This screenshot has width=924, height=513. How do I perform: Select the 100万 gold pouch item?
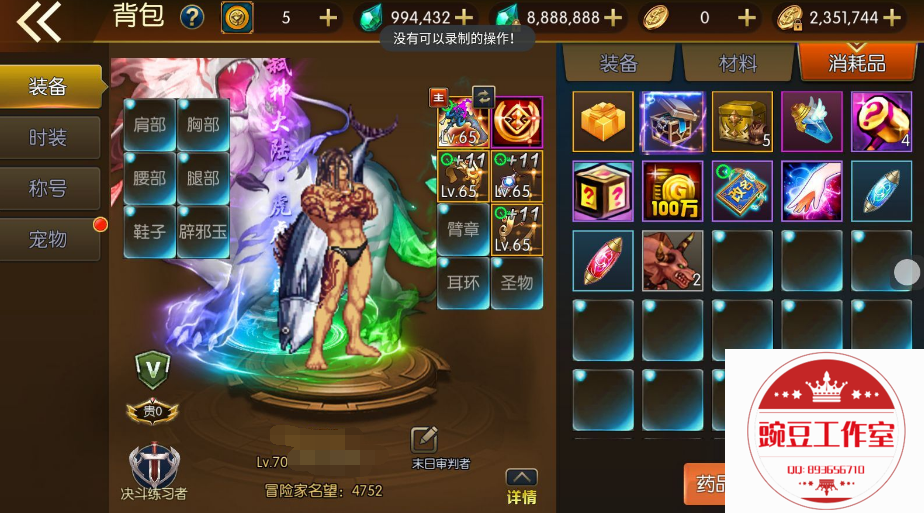[x=672, y=191]
